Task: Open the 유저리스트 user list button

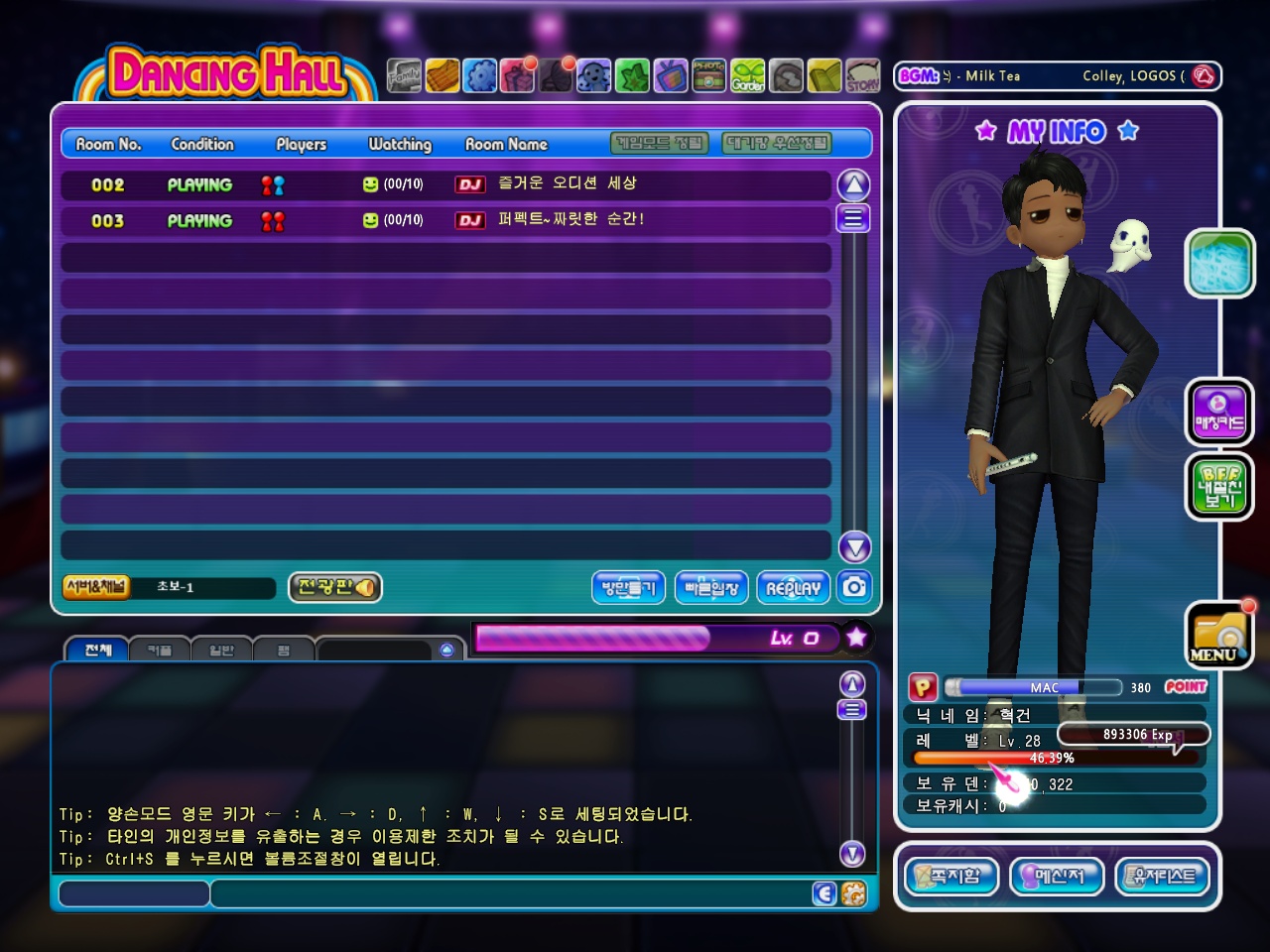Action: click(x=1163, y=877)
